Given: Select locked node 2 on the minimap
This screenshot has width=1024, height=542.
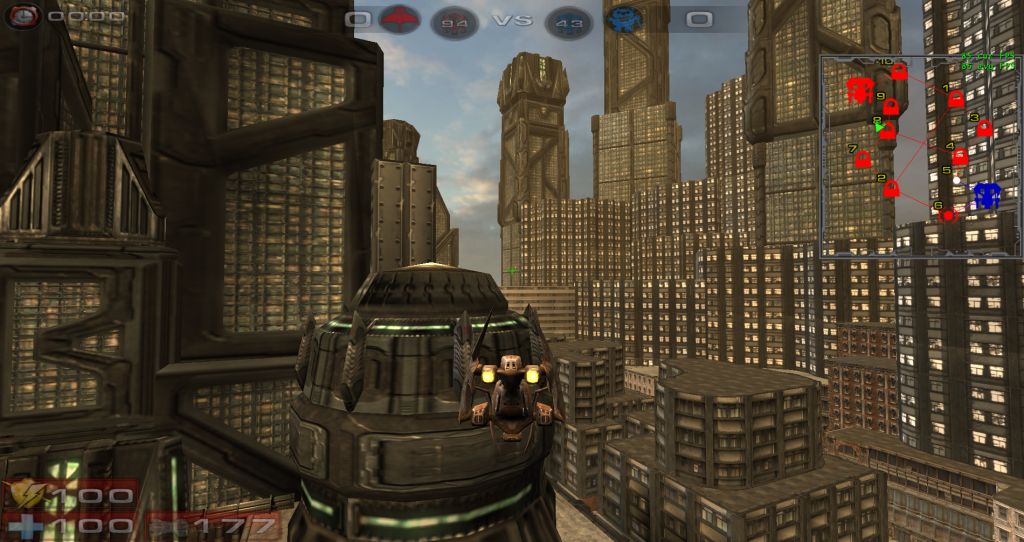Looking at the screenshot, I should click(x=892, y=188).
